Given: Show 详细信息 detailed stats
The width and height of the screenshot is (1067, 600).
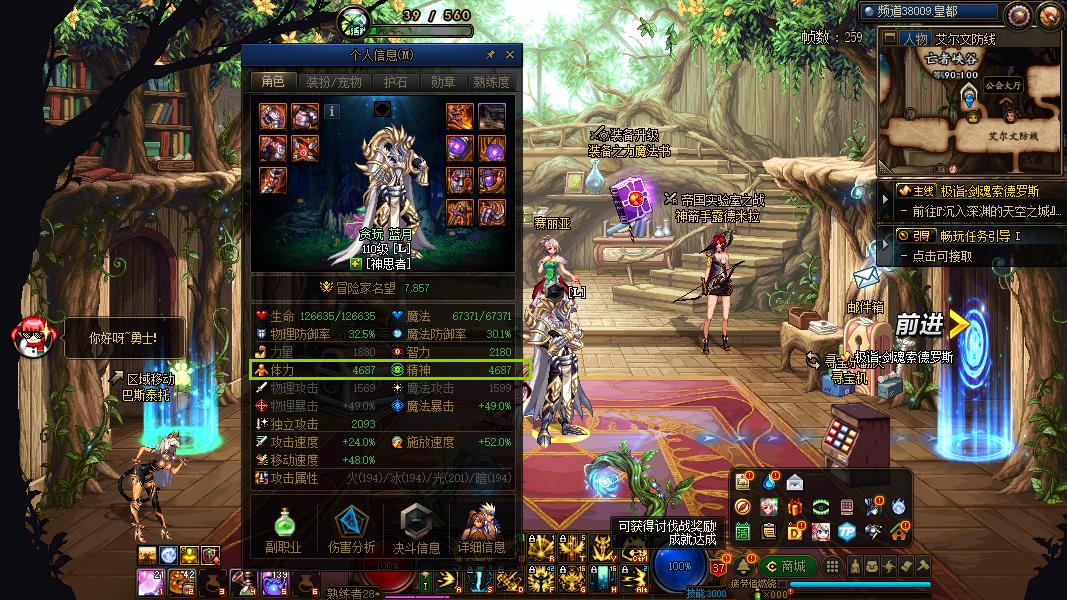Looking at the screenshot, I should 482,529.
